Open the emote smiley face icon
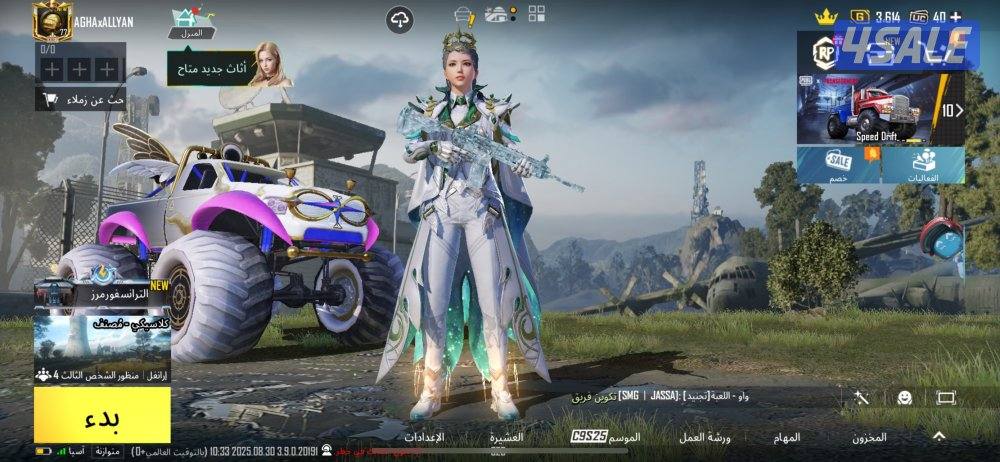Viewport: 1000px width, 462px height. coord(904,397)
